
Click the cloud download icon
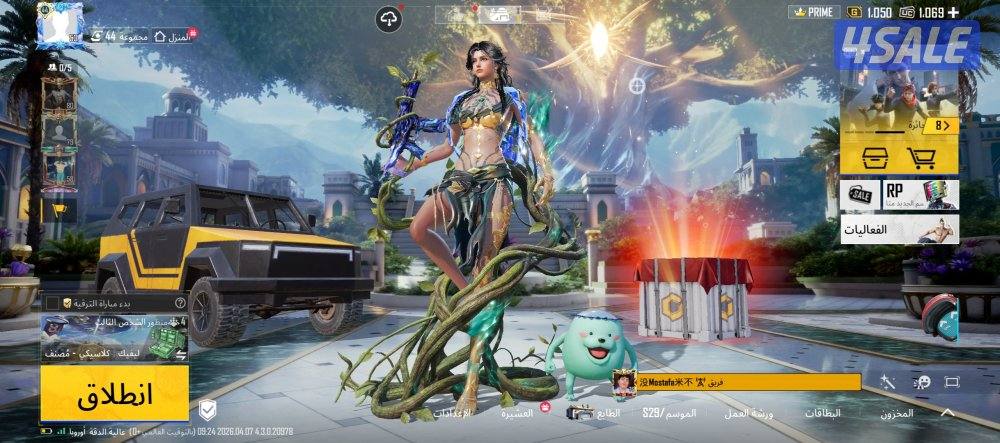tap(389, 17)
